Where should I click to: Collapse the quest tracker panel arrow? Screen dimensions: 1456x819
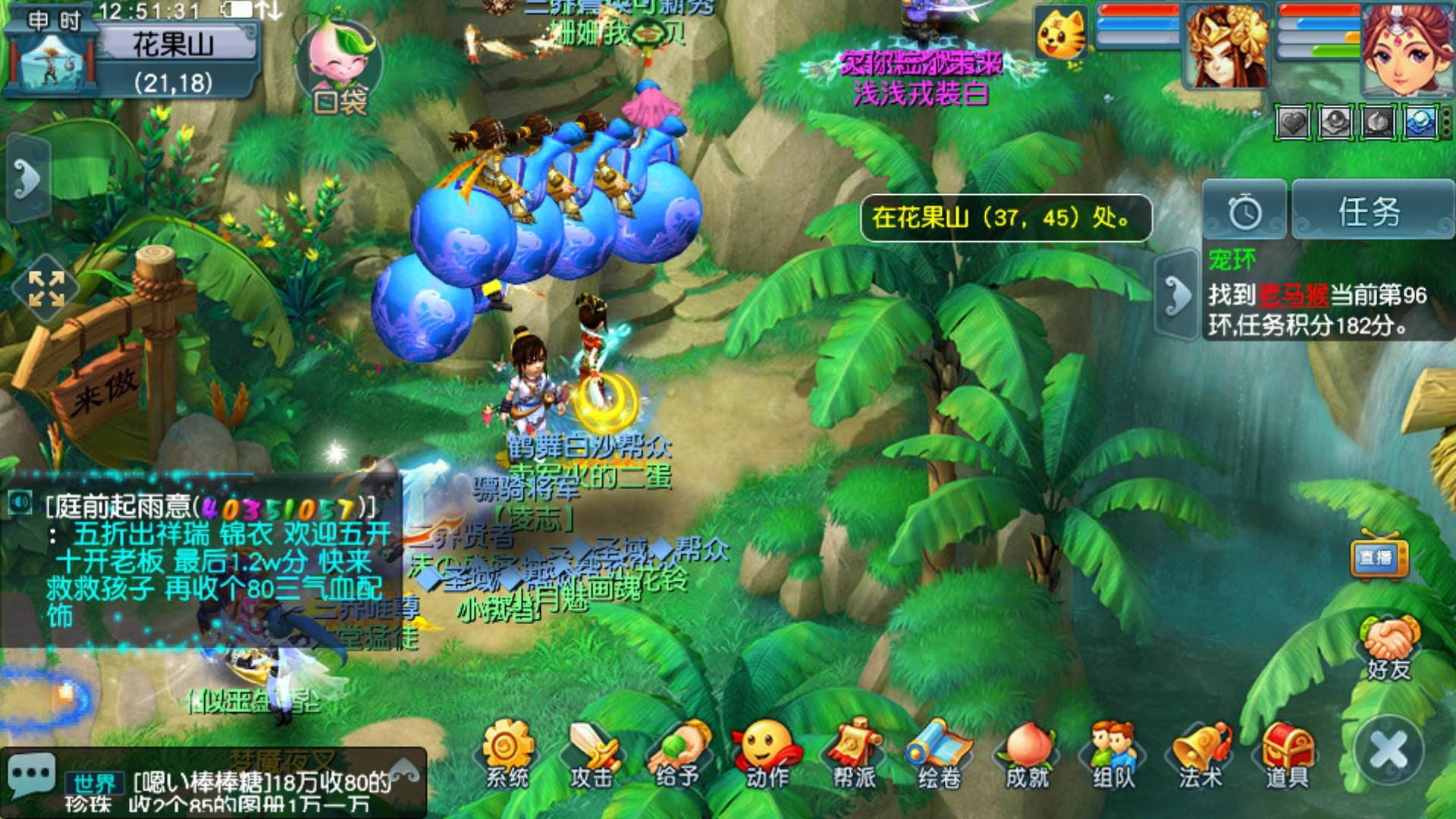coord(1176,296)
